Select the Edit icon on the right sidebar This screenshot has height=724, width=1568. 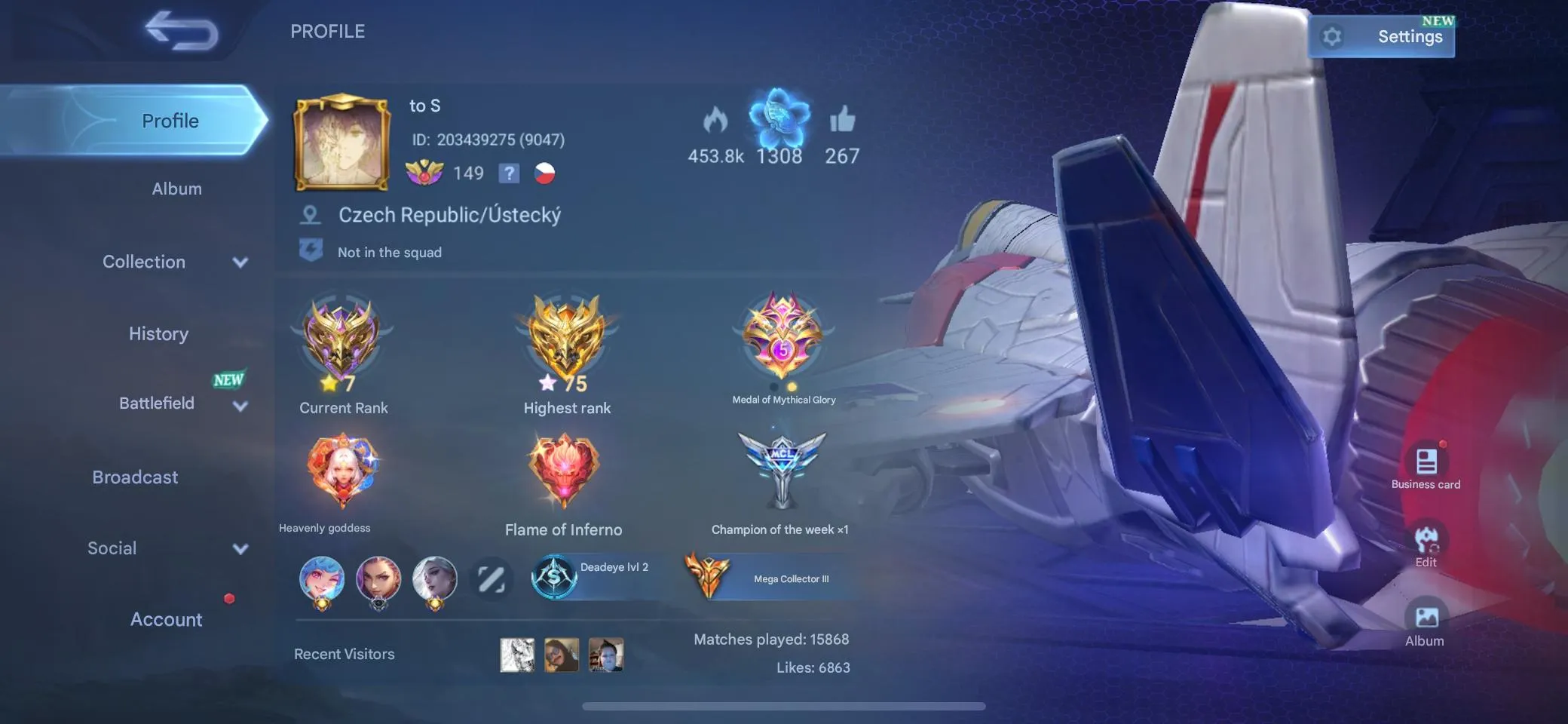pos(1426,539)
